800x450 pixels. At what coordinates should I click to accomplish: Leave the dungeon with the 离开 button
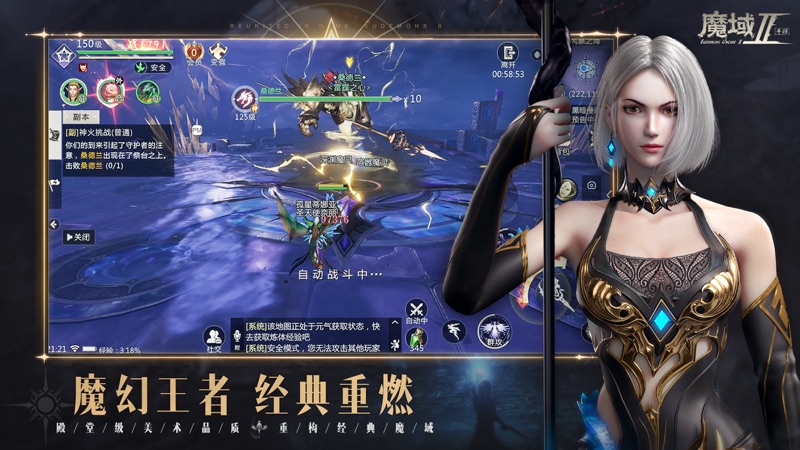point(509,55)
